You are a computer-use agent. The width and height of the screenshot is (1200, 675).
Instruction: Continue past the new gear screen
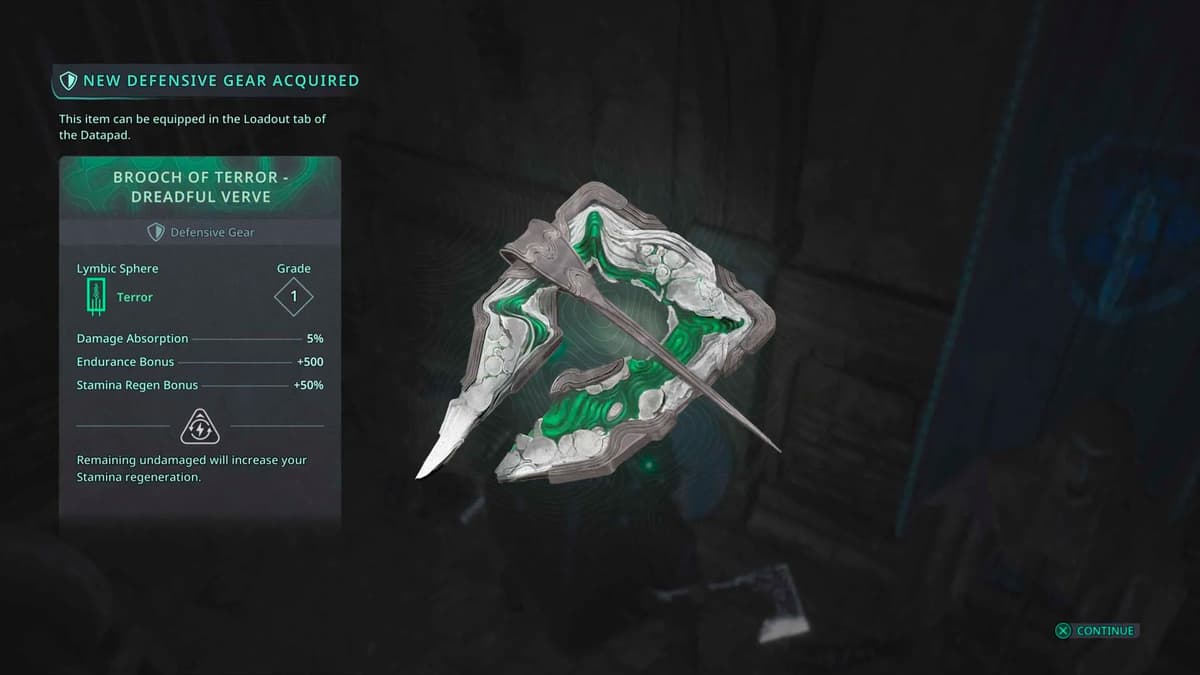coord(1096,631)
